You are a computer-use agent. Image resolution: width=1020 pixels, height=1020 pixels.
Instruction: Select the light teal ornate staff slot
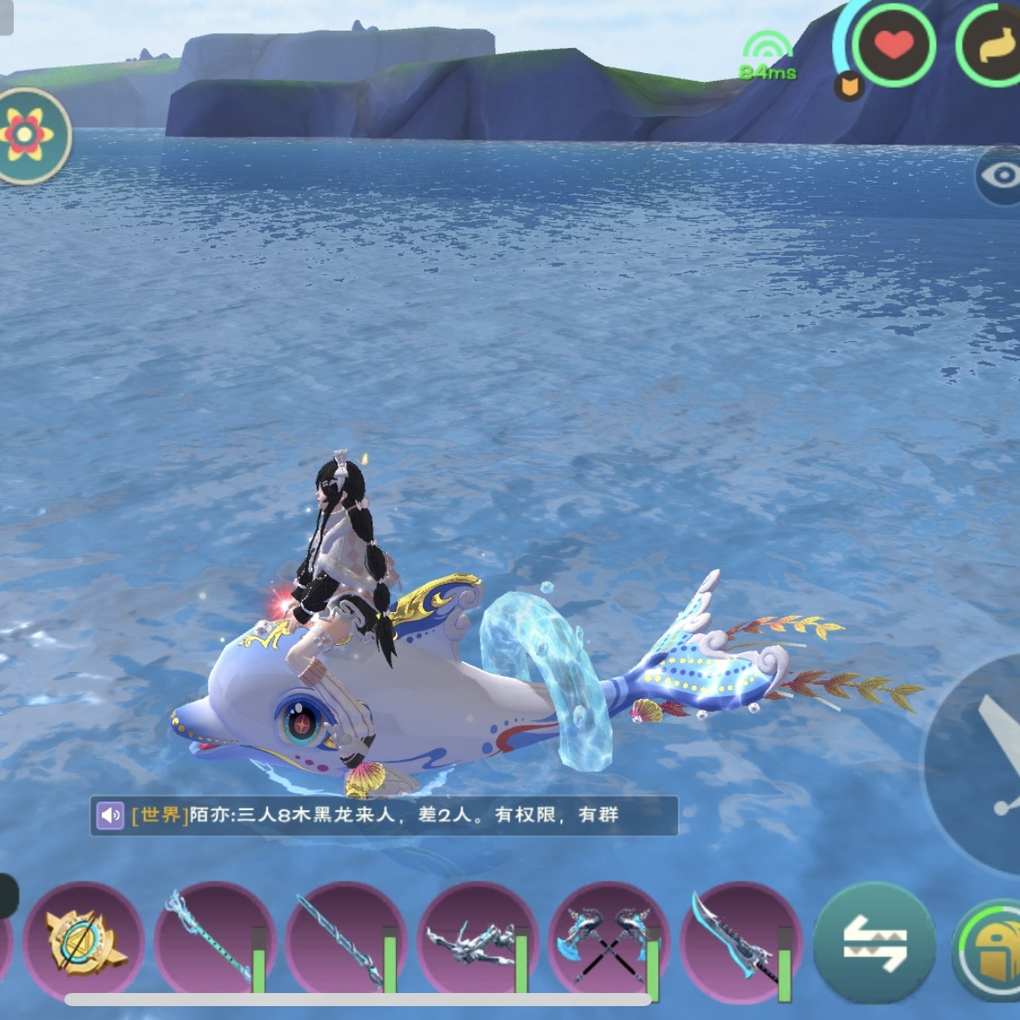[213, 941]
